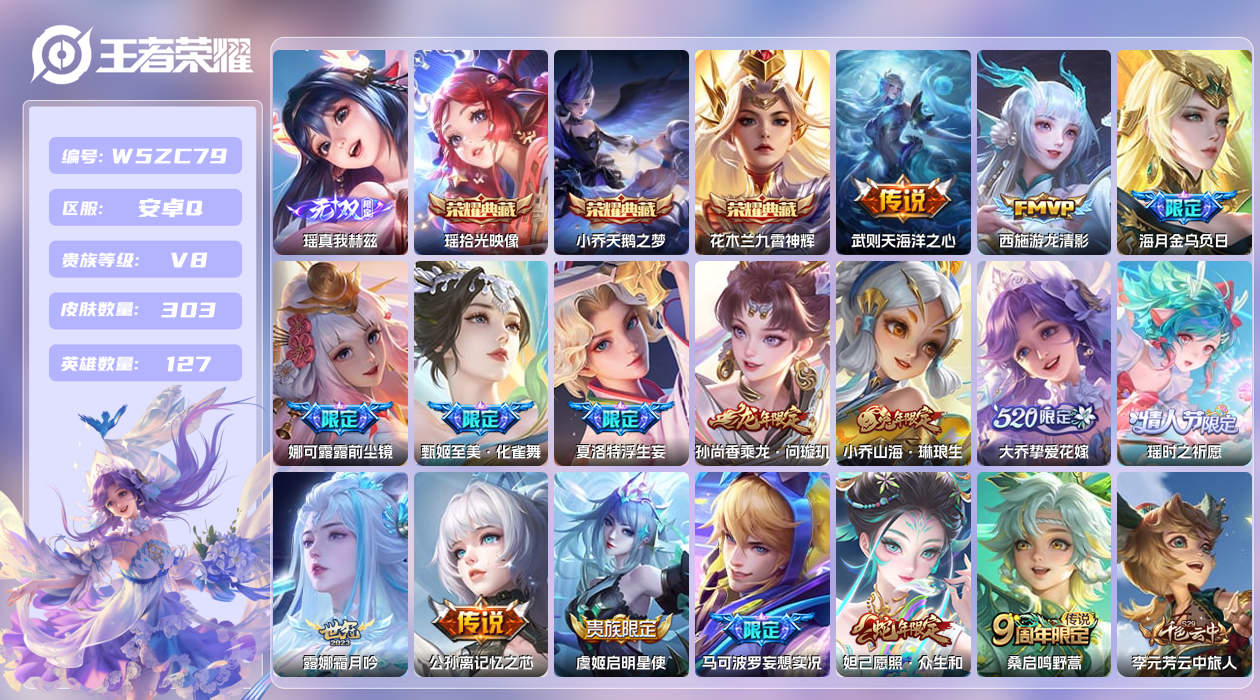1260x700 pixels.
Task: Select the 大乔挚爱花嫁 520 limited skin
Action: coord(1044,363)
